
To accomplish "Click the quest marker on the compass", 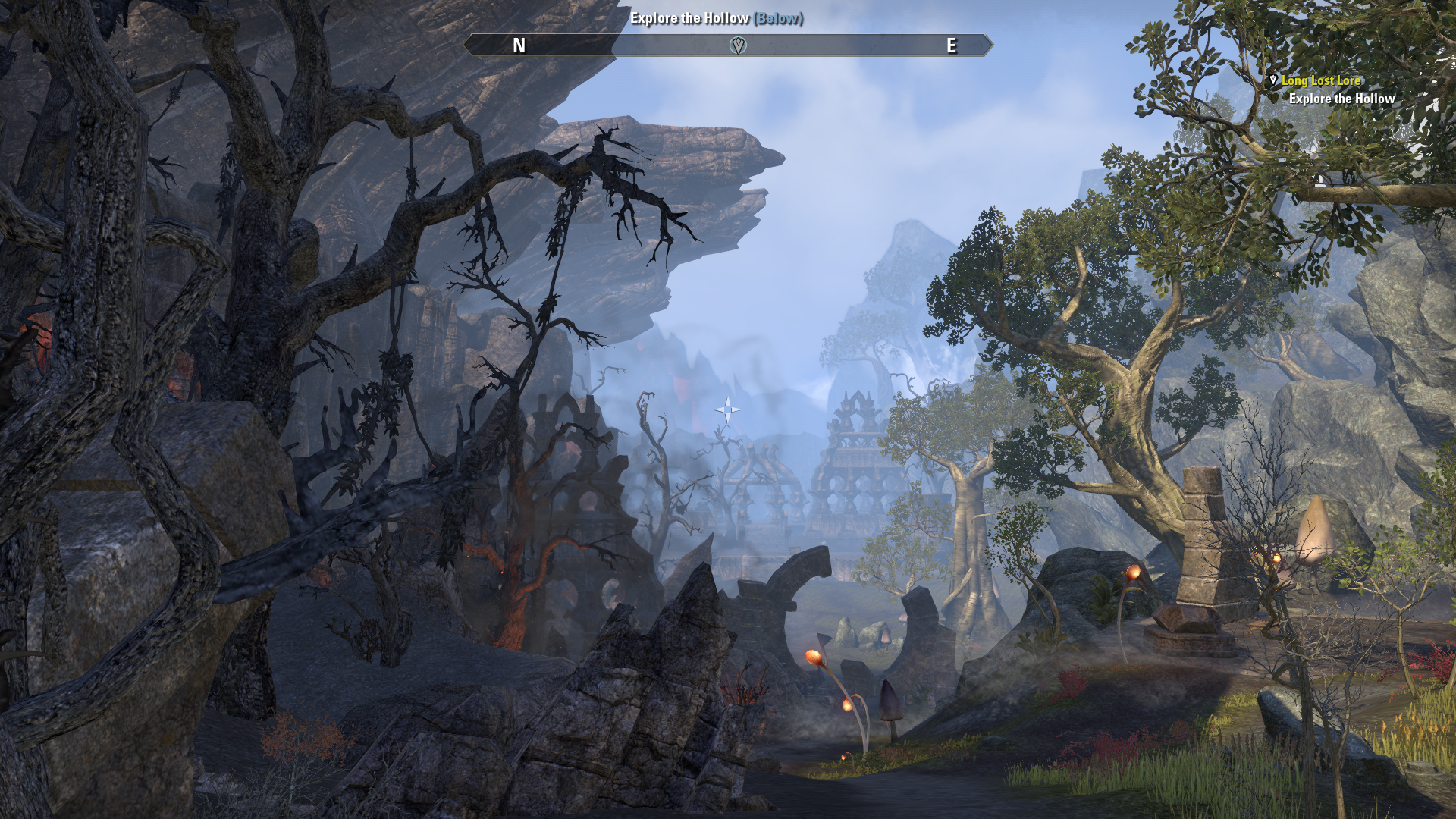I will click(x=737, y=45).
